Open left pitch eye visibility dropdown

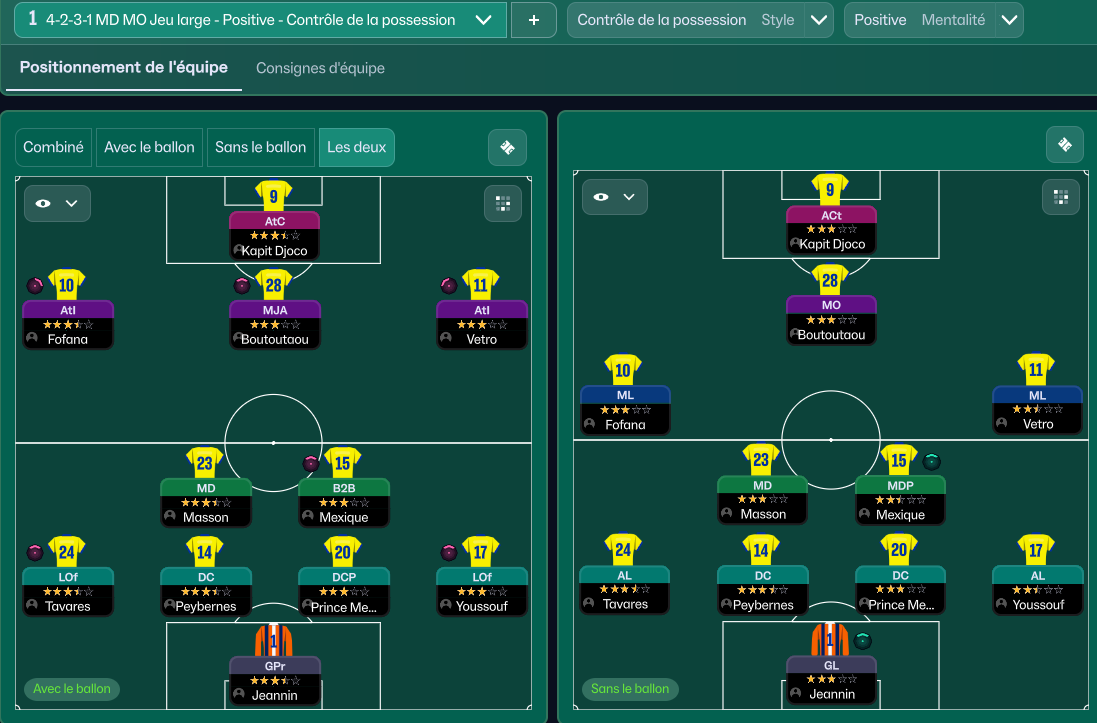pos(57,203)
